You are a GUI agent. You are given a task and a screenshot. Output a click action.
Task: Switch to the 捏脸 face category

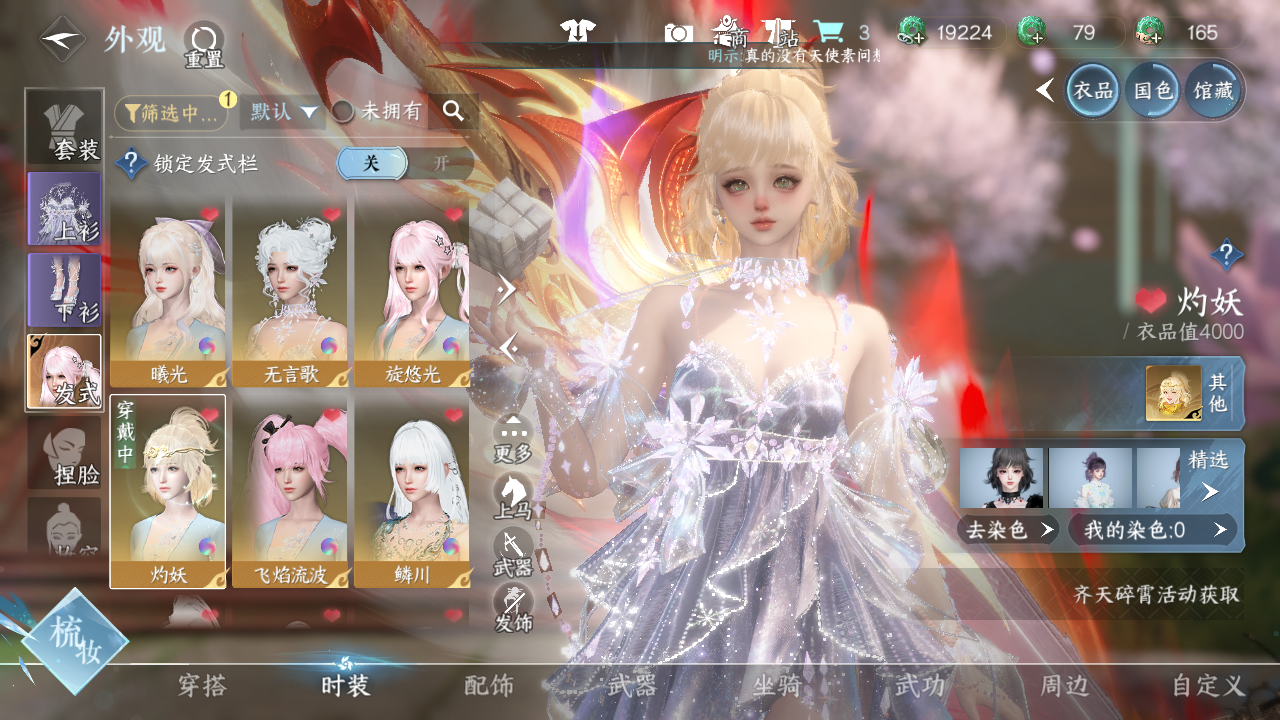coord(65,454)
